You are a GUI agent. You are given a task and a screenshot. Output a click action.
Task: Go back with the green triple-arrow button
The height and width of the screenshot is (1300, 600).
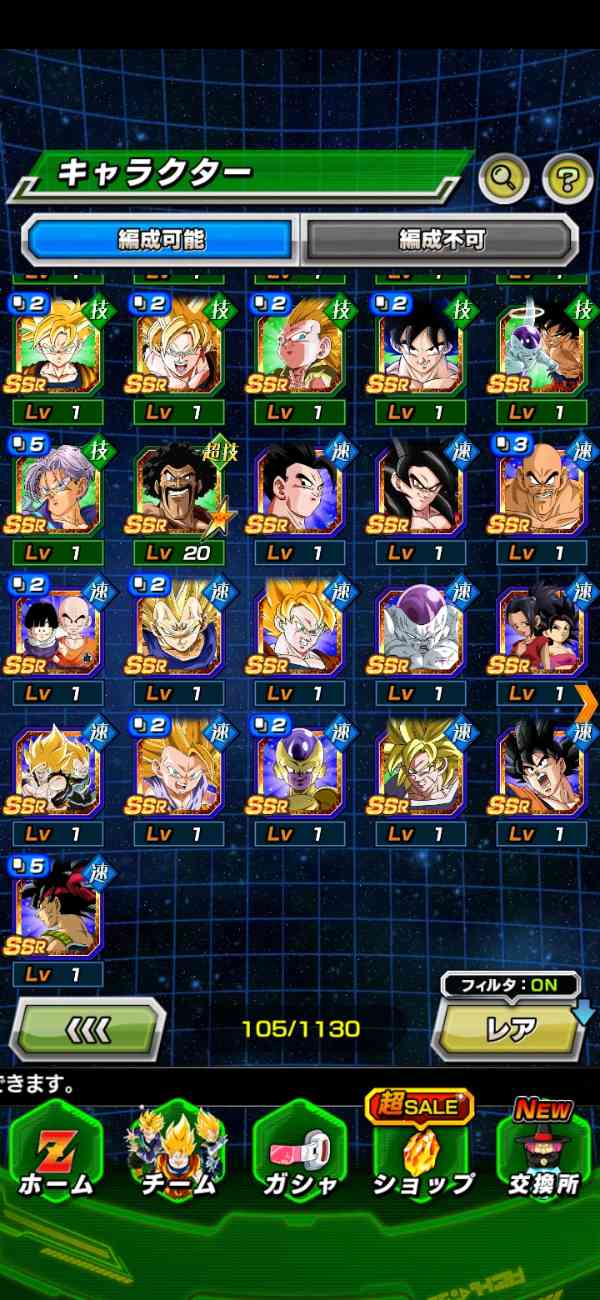[88, 1028]
